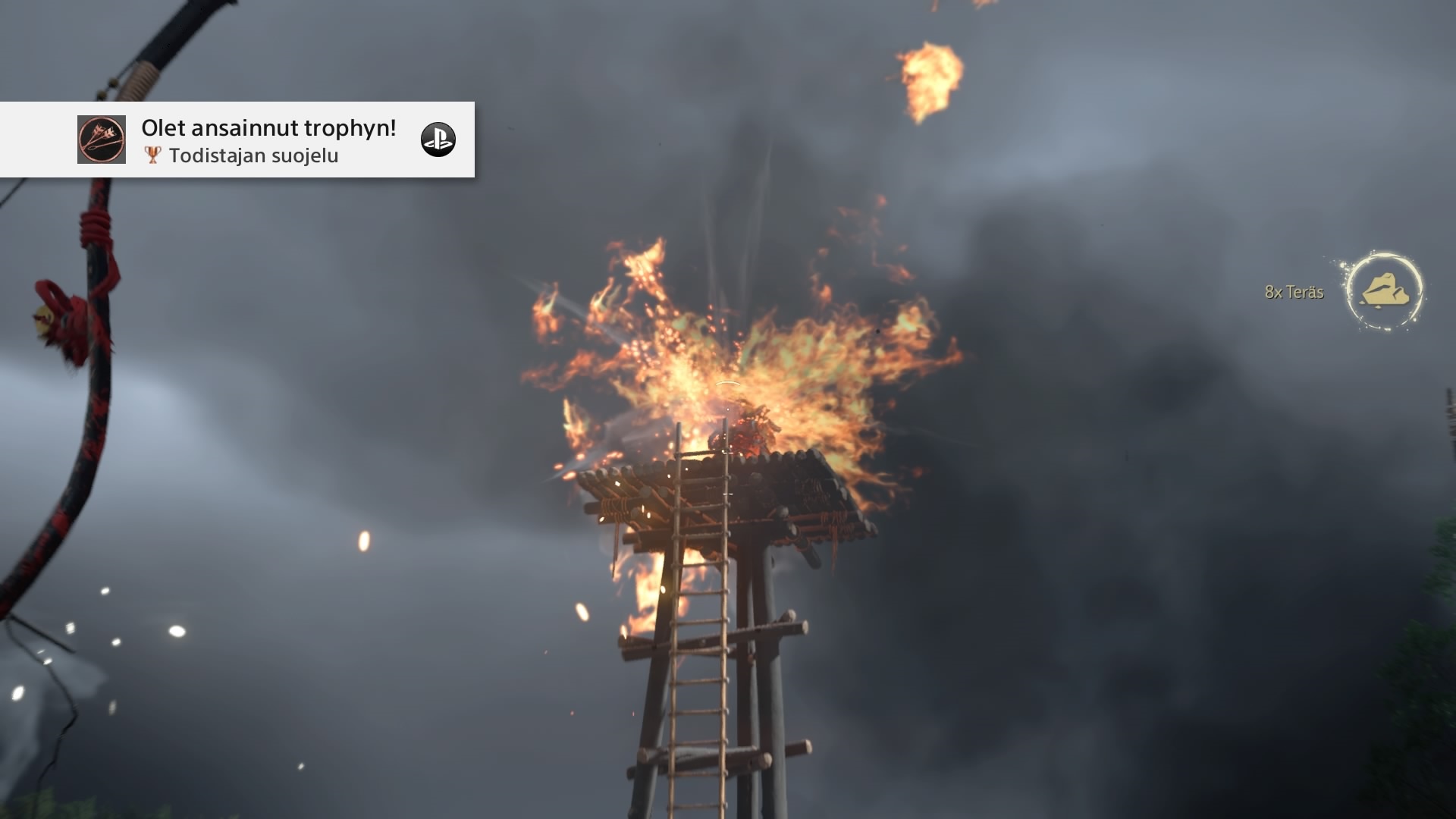Select the PlayStation logo on the notification

coord(438,140)
